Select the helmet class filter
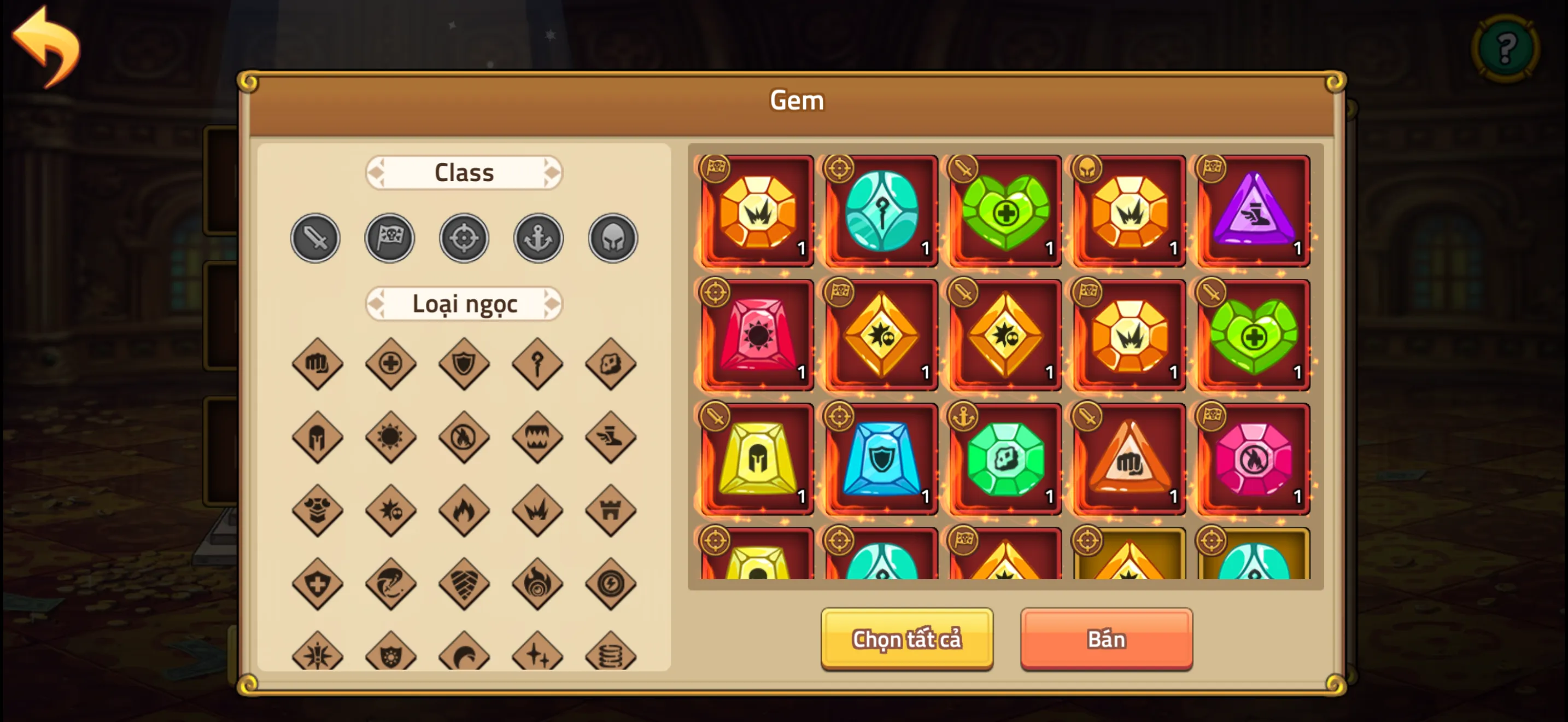 [612, 238]
